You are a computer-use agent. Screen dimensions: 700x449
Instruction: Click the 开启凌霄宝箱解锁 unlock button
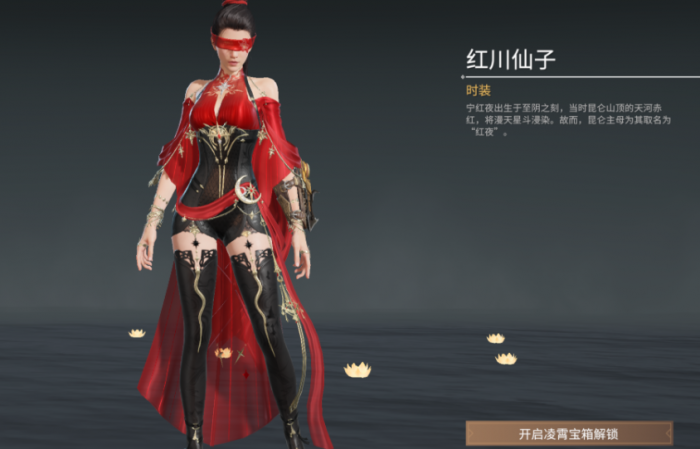[x=568, y=434]
